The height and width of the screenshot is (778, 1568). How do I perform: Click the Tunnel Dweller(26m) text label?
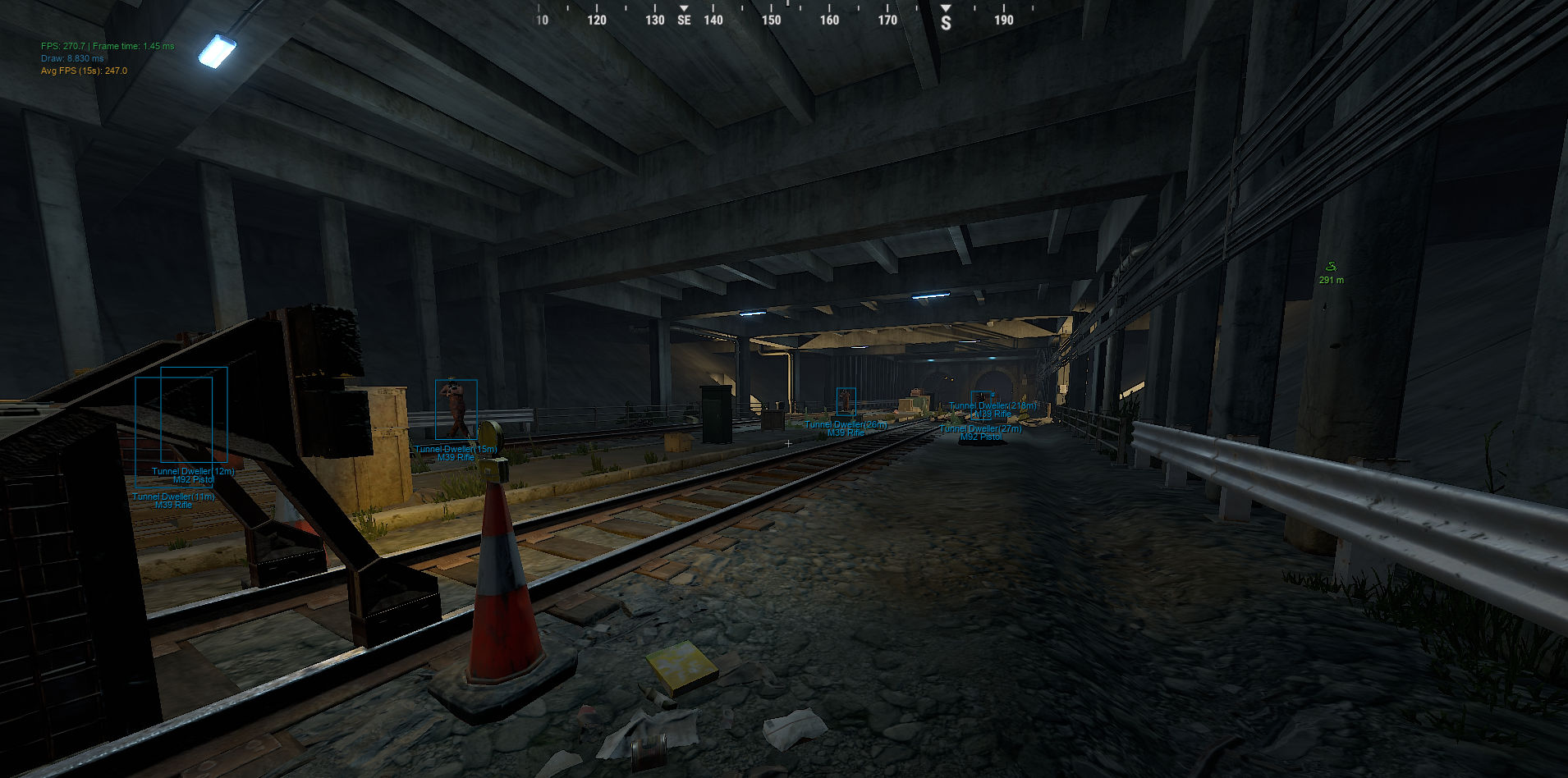tap(846, 424)
